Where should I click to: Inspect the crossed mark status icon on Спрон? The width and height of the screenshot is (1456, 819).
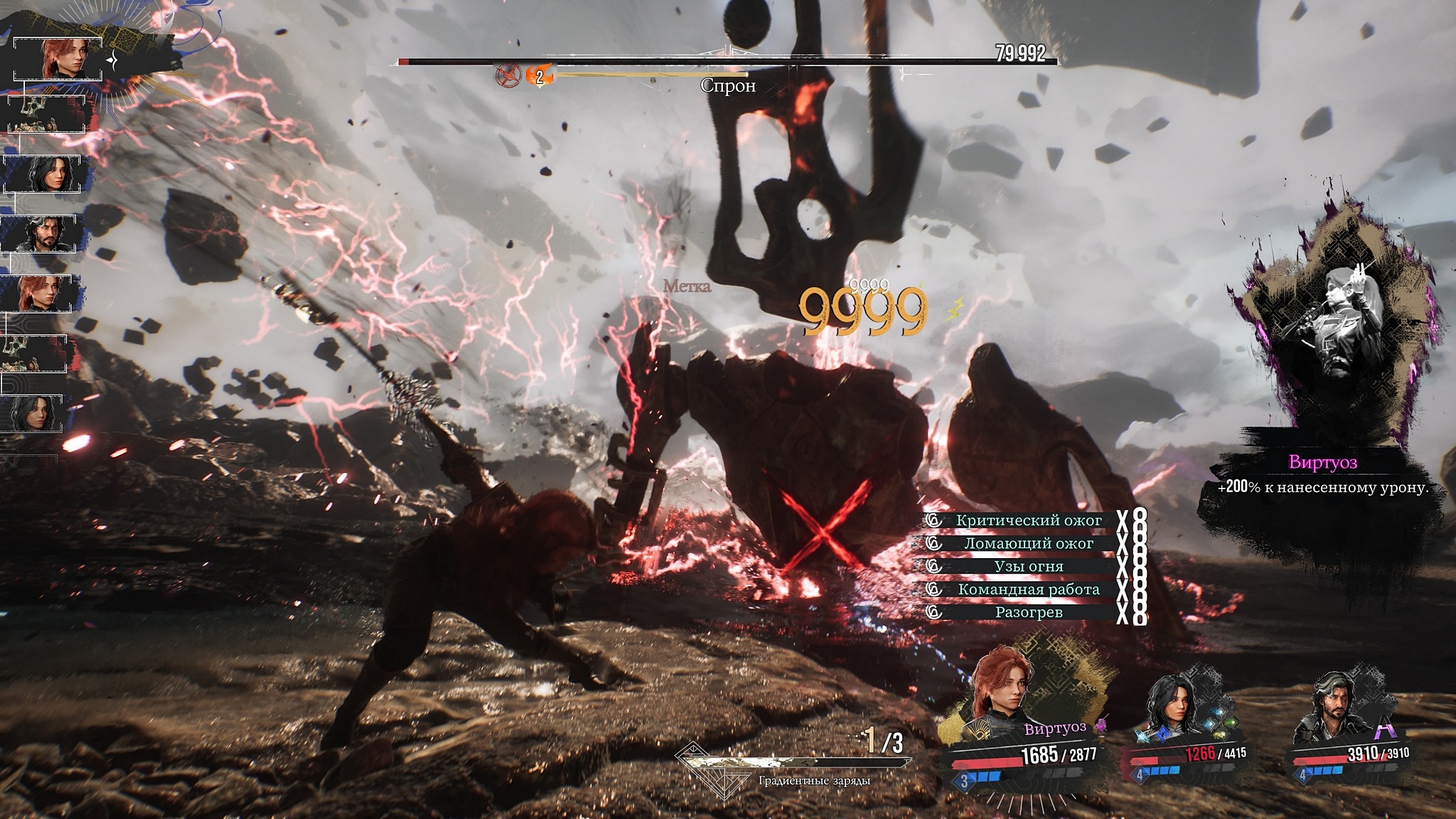[x=508, y=75]
